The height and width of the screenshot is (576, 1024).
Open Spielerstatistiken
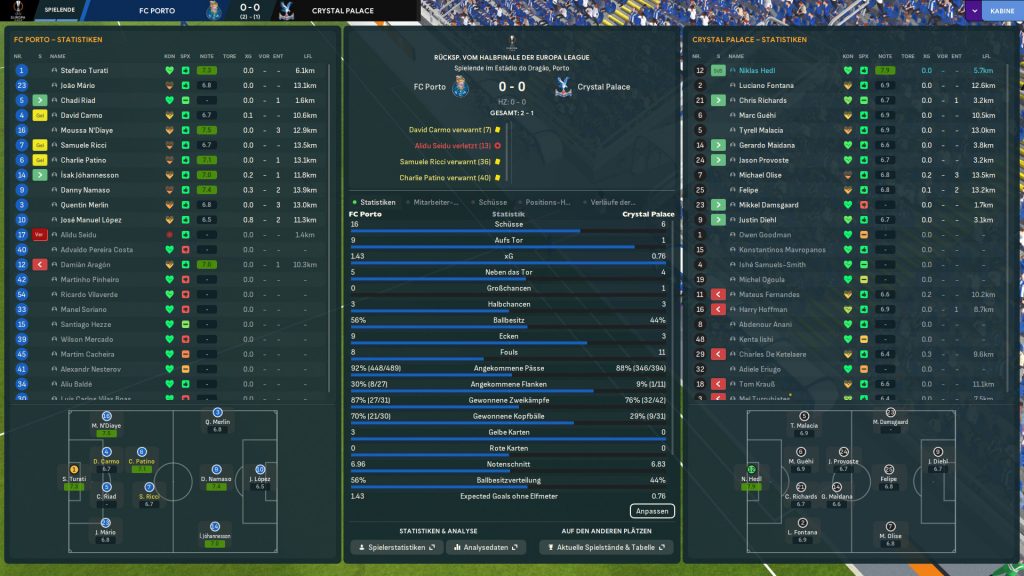396,548
